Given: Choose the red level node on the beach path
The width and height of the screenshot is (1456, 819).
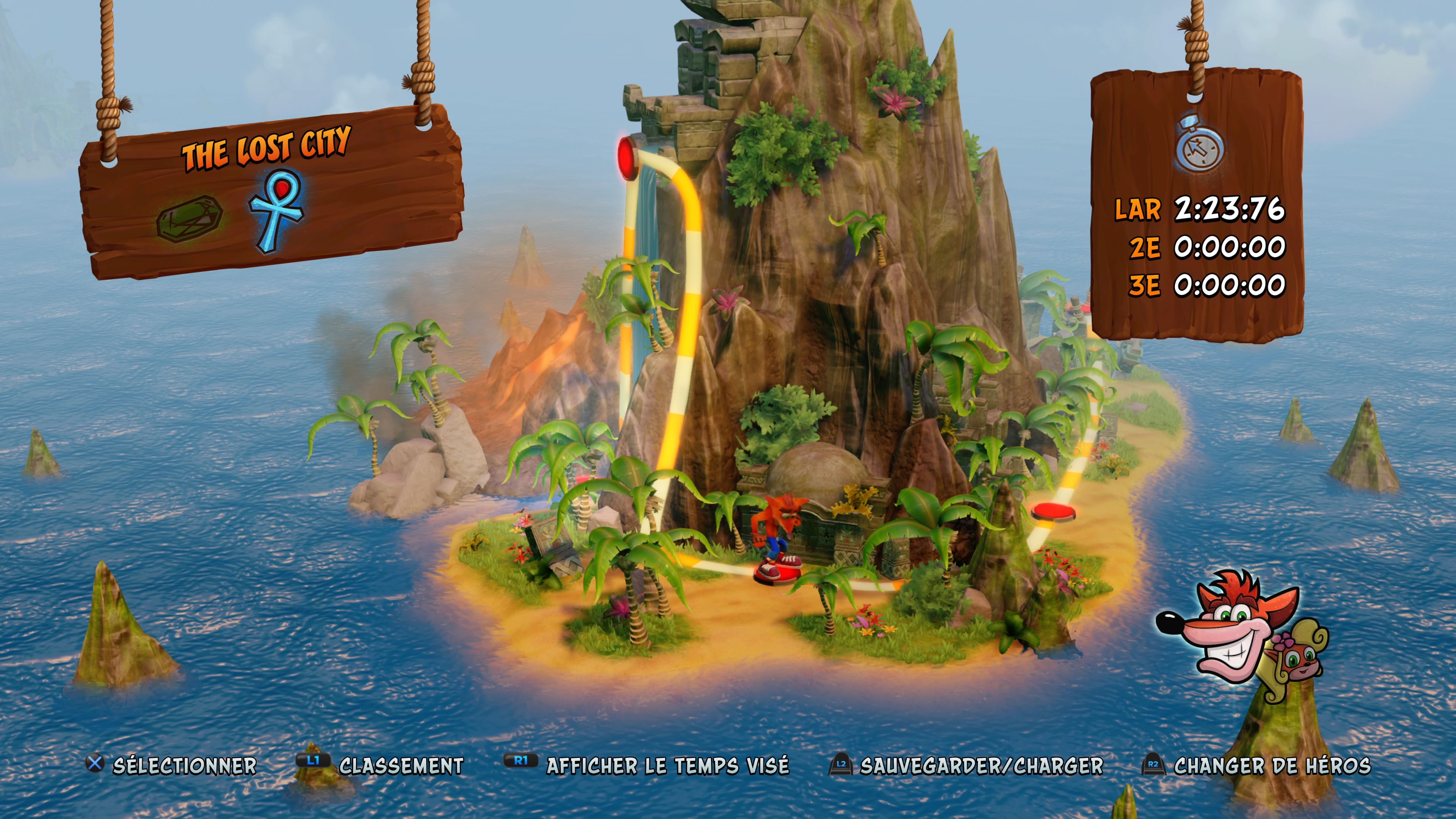Looking at the screenshot, I should tap(1053, 511).
